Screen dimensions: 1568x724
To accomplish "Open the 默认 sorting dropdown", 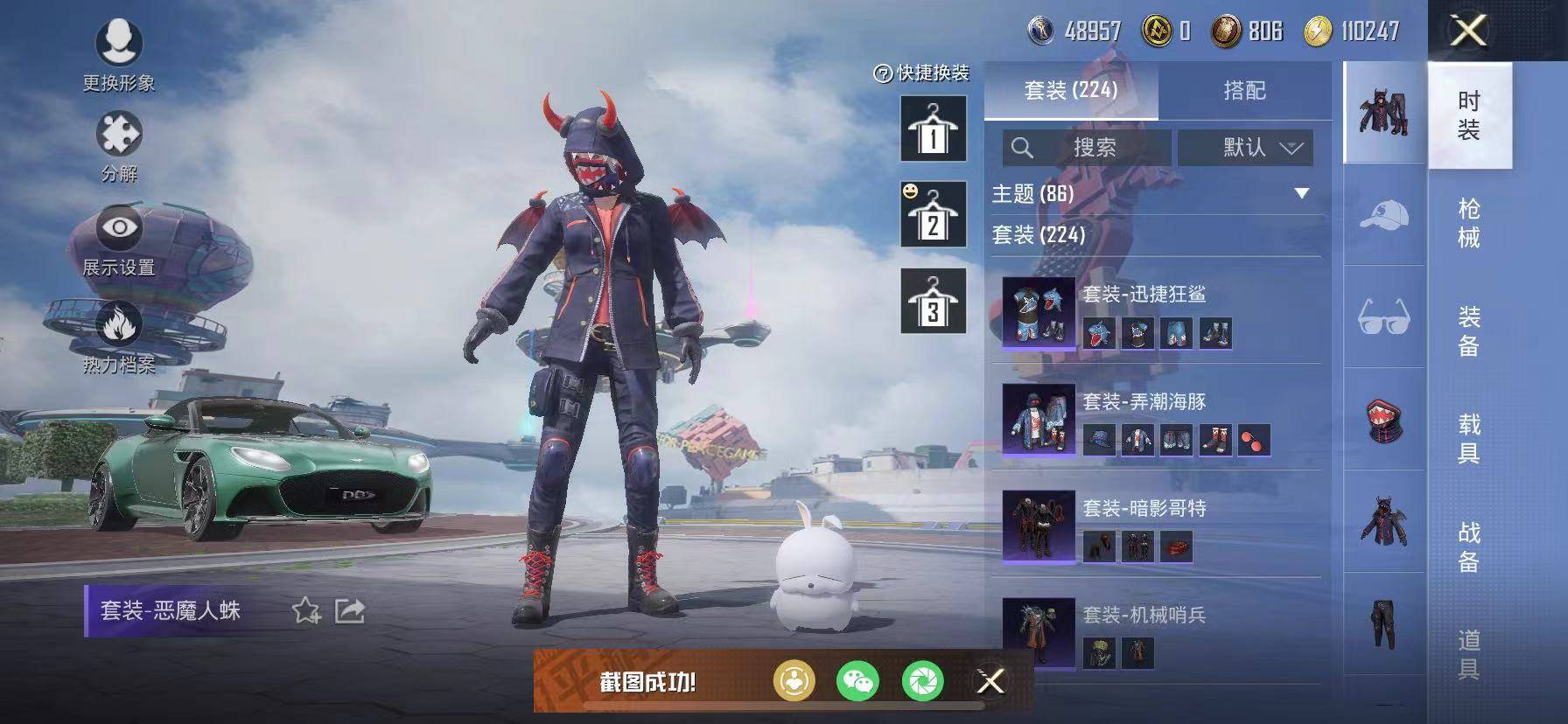I will (x=1242, y=147).
